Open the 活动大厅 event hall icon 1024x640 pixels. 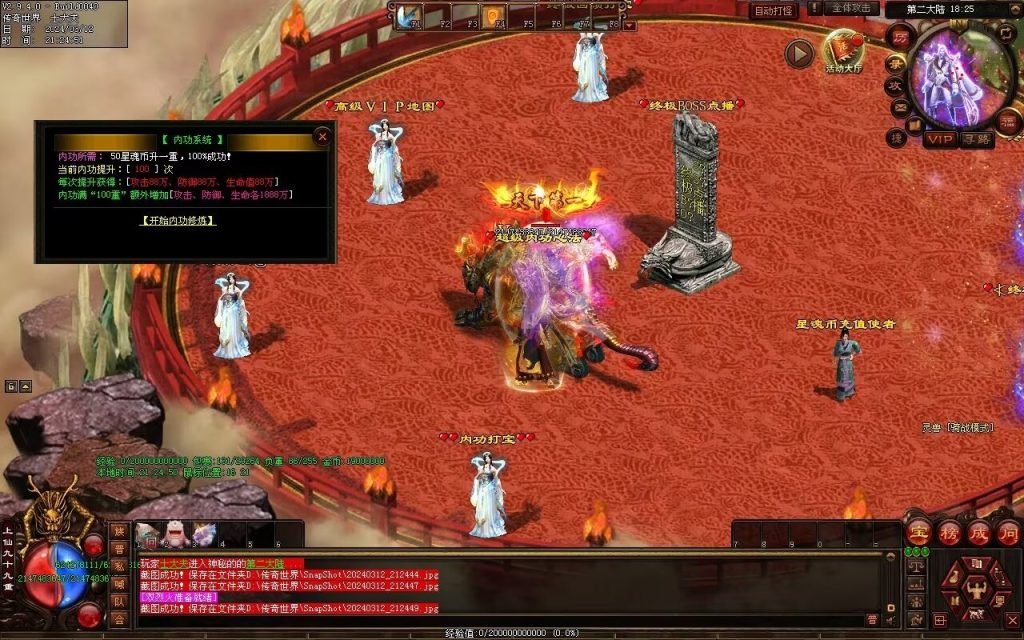pyautogui.click(x=843, y=50)
